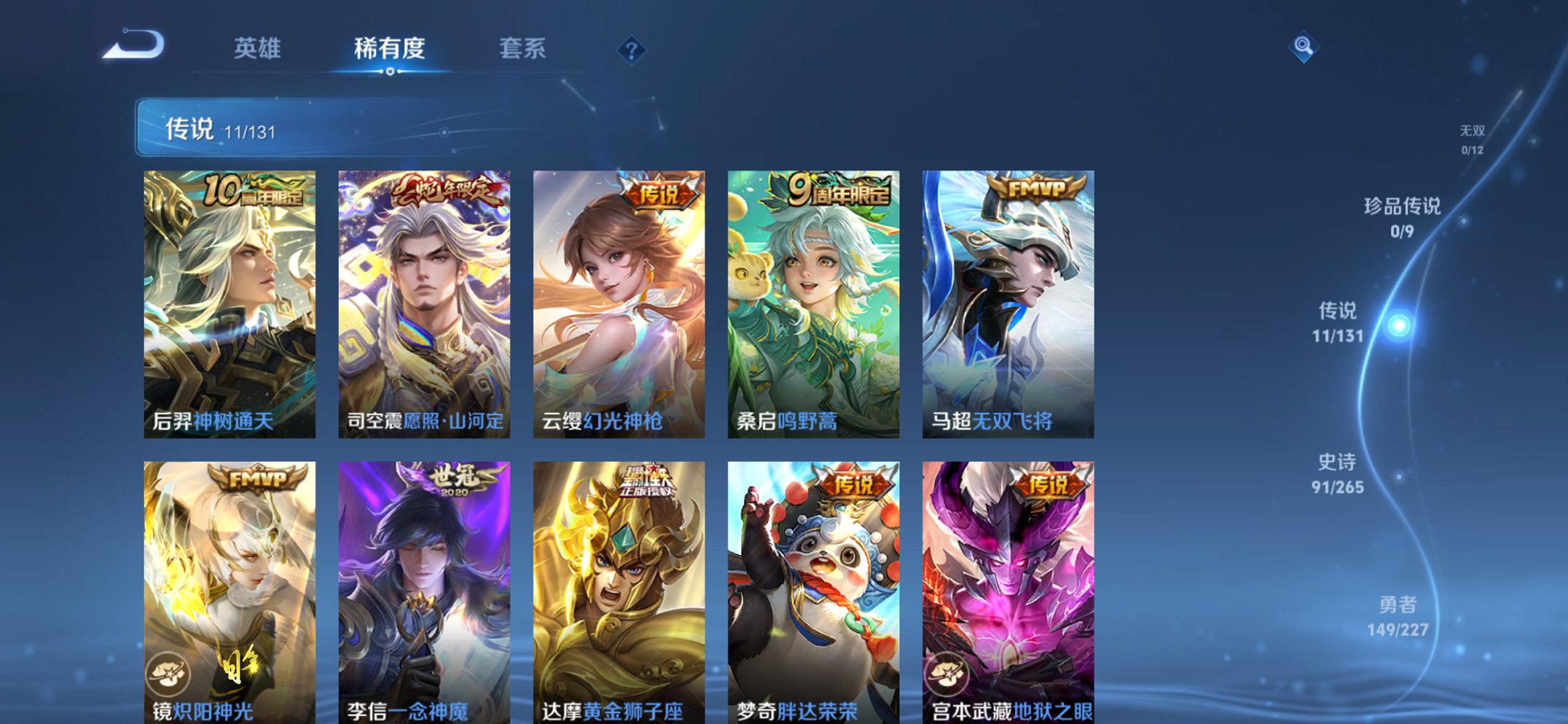Image resolution: width=1568 pixels, height=724 pixels.
Task: Click the back arrow icon top left
Action: [x=133, y=45]
